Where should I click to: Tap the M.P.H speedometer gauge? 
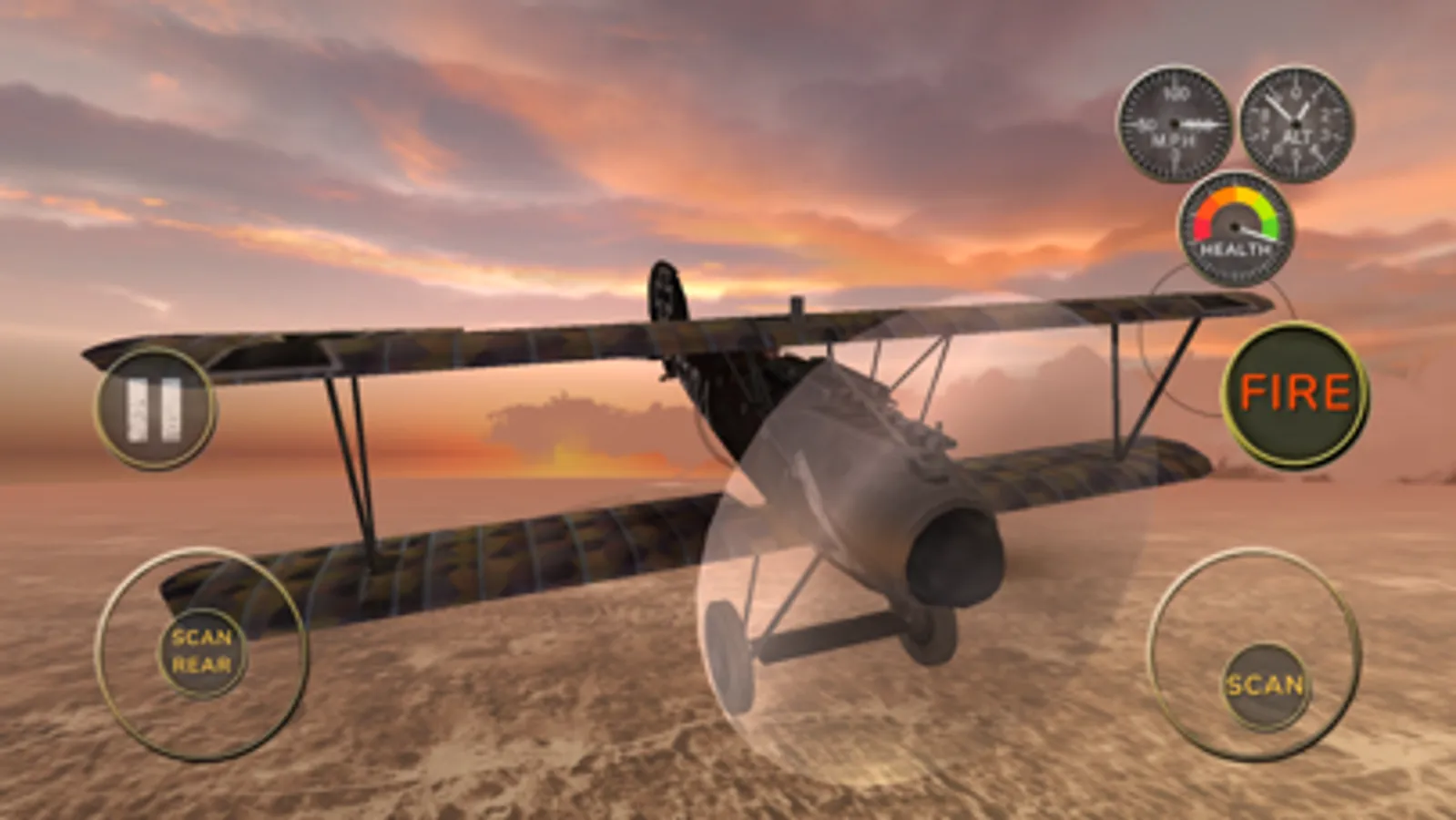1175,125
